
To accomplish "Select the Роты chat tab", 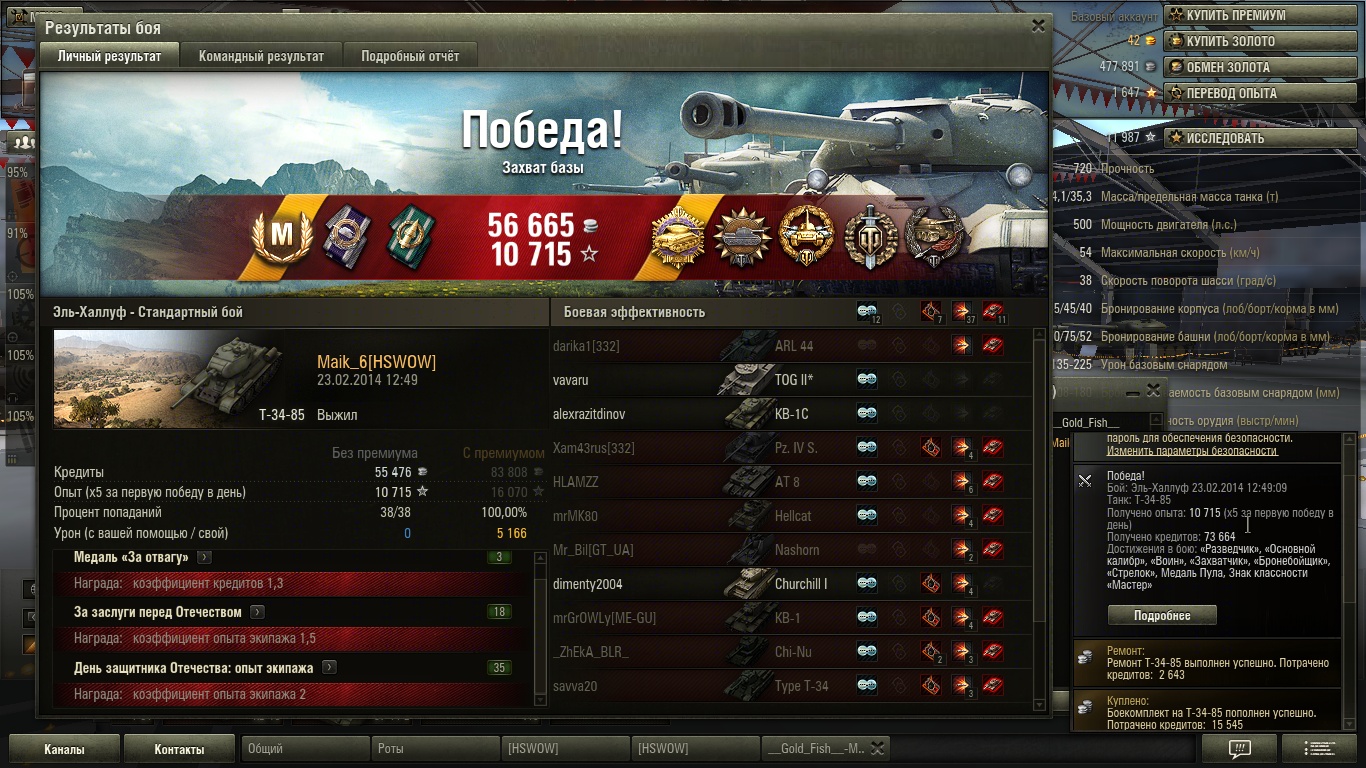I will (x=435, y=749).
